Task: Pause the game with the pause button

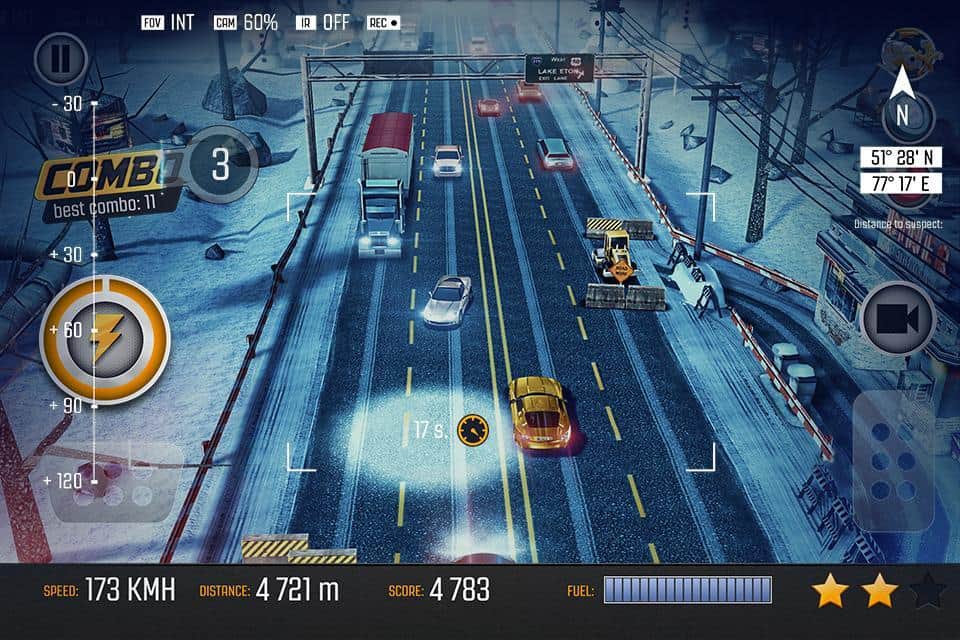Action: 61,59
